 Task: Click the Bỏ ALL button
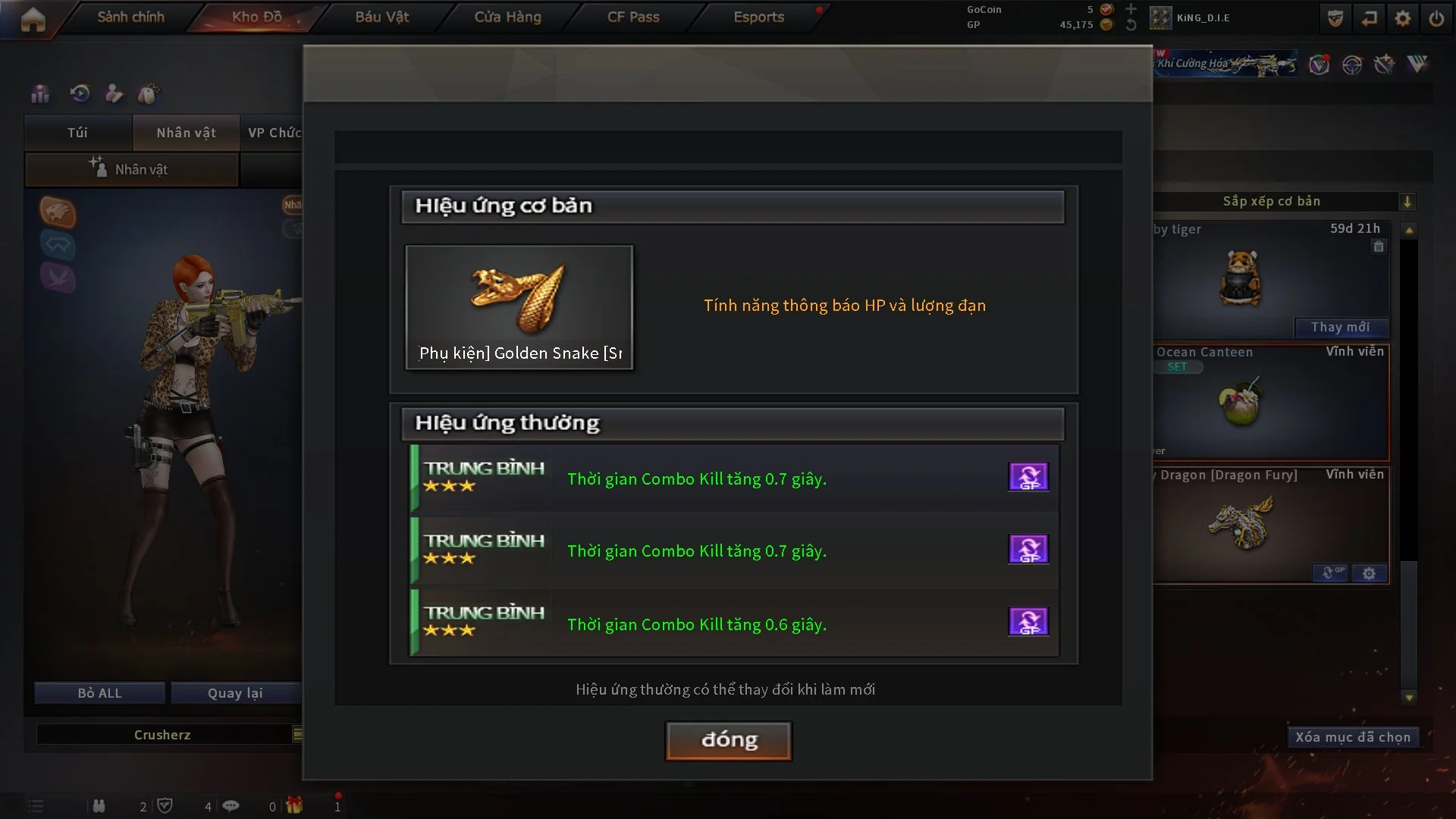coord(99,693)
